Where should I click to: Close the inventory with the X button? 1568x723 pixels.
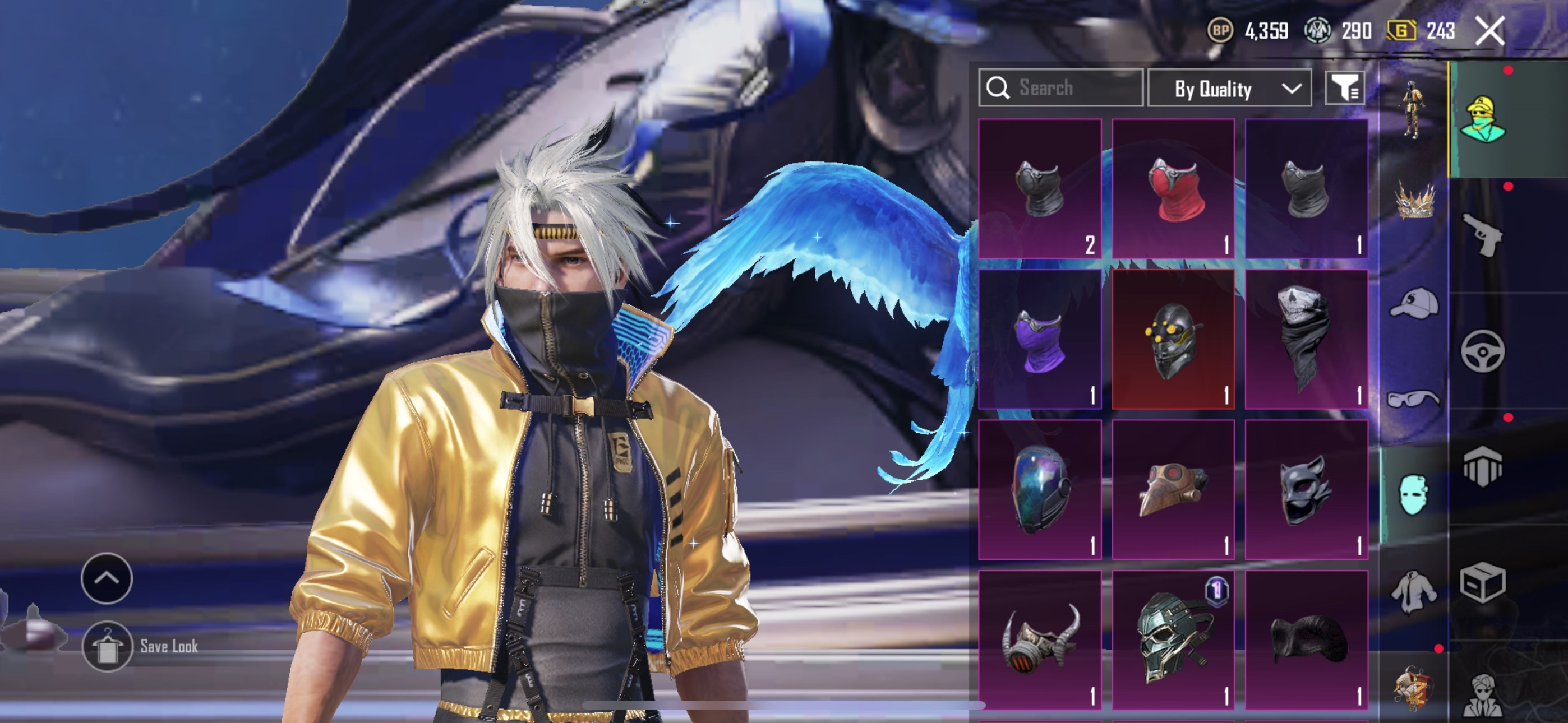tap(1489, 30)
